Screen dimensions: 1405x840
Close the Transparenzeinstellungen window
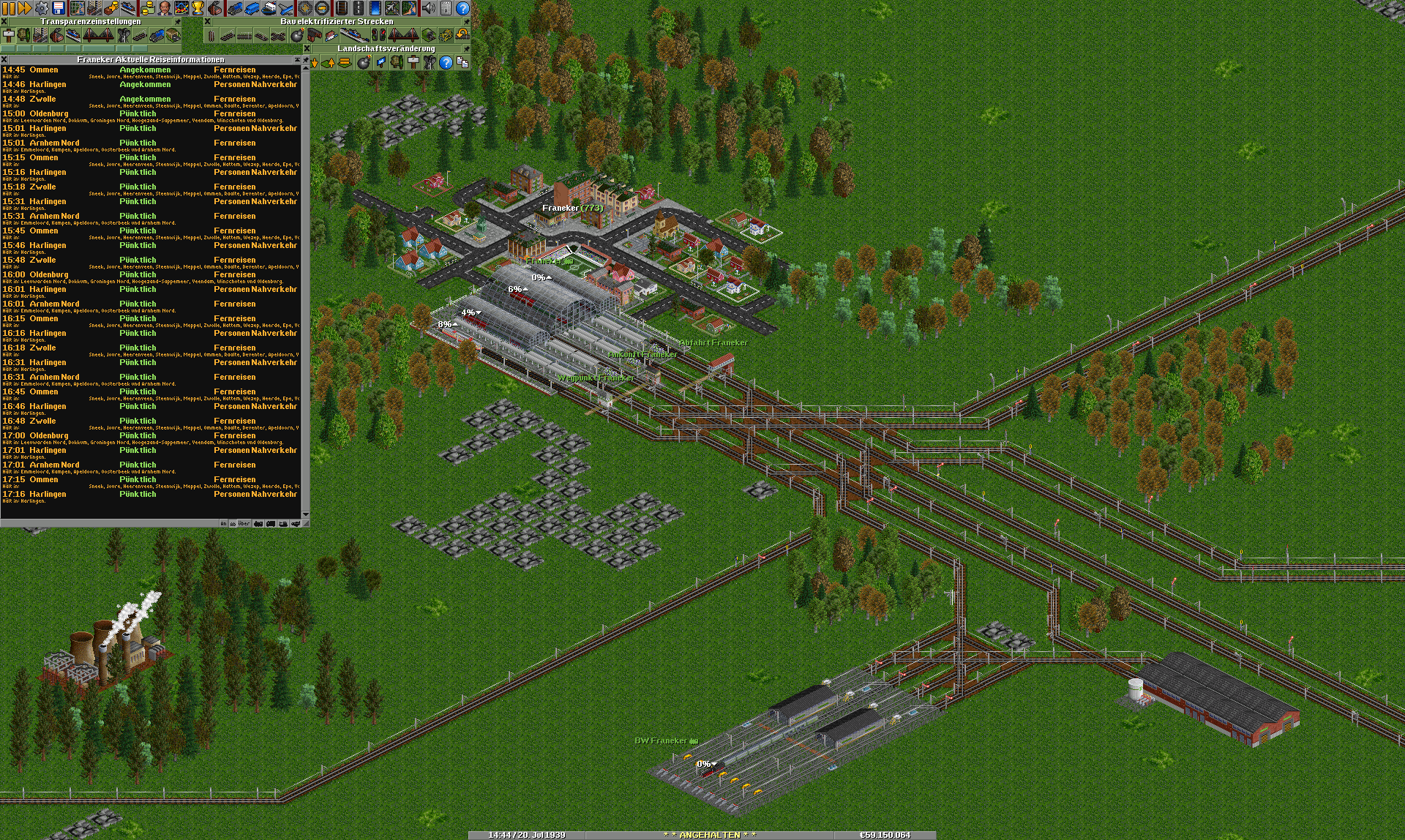click(x=4, y=21)
